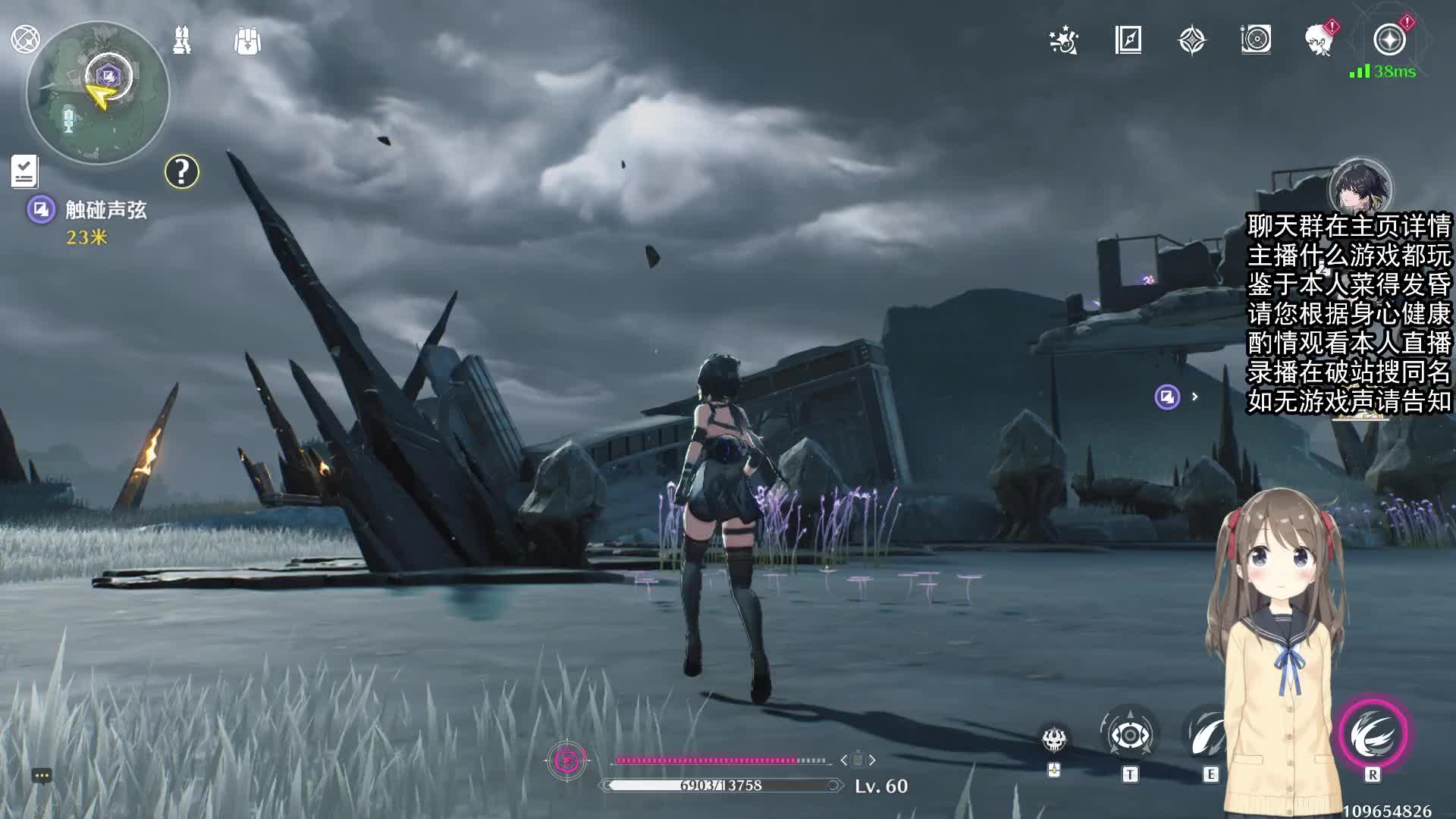Open the circular star menu with alert
The image size is (1456, 819).
point(1389,39)
